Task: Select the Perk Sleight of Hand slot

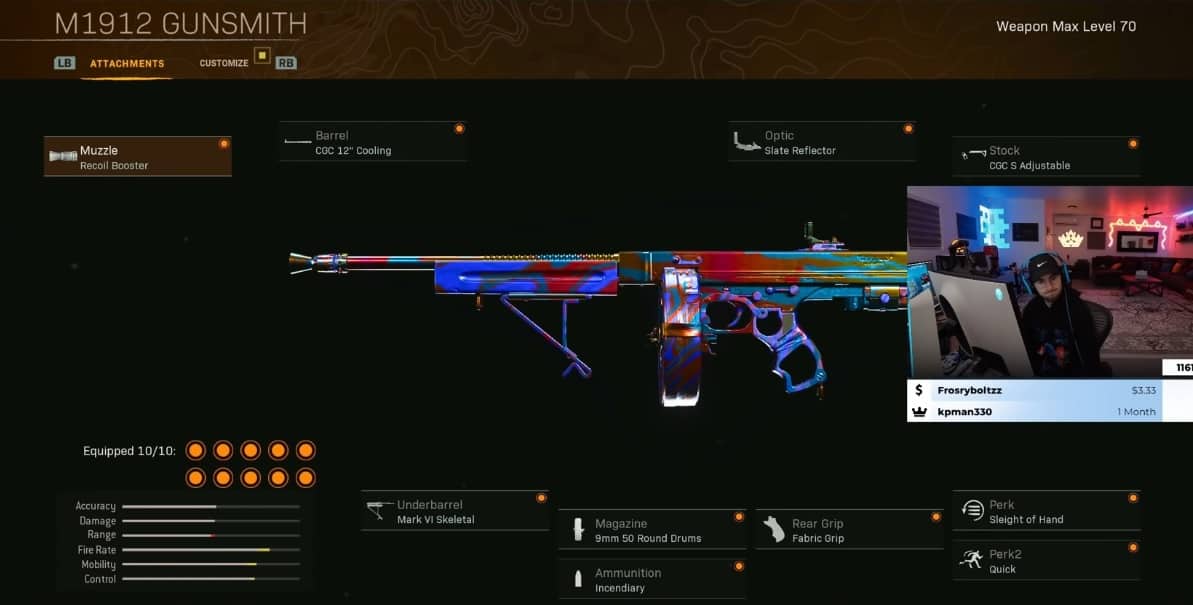Action: click(x=1046, y=511)
